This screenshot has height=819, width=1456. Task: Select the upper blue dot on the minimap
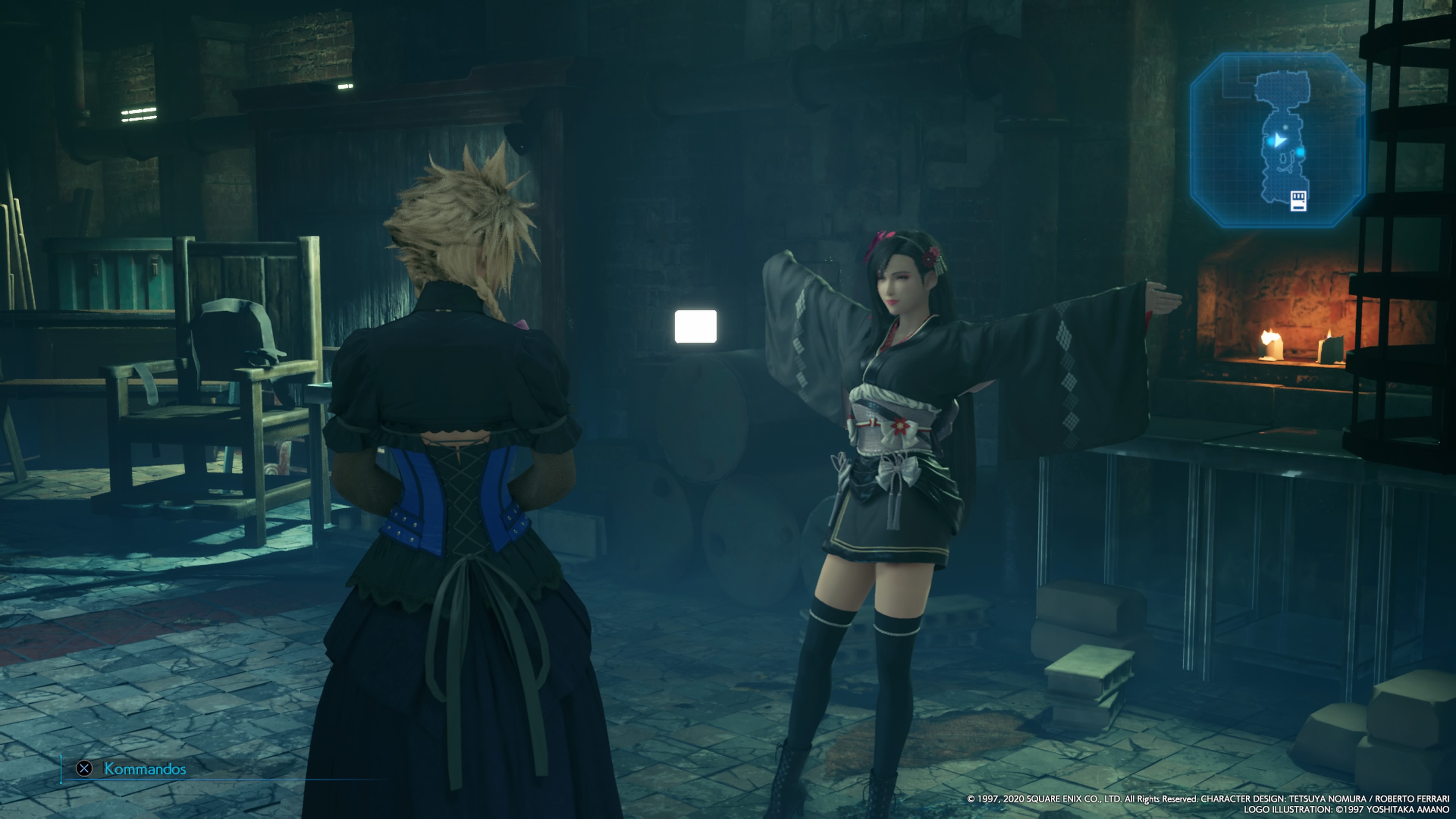tap(1285, 127)
